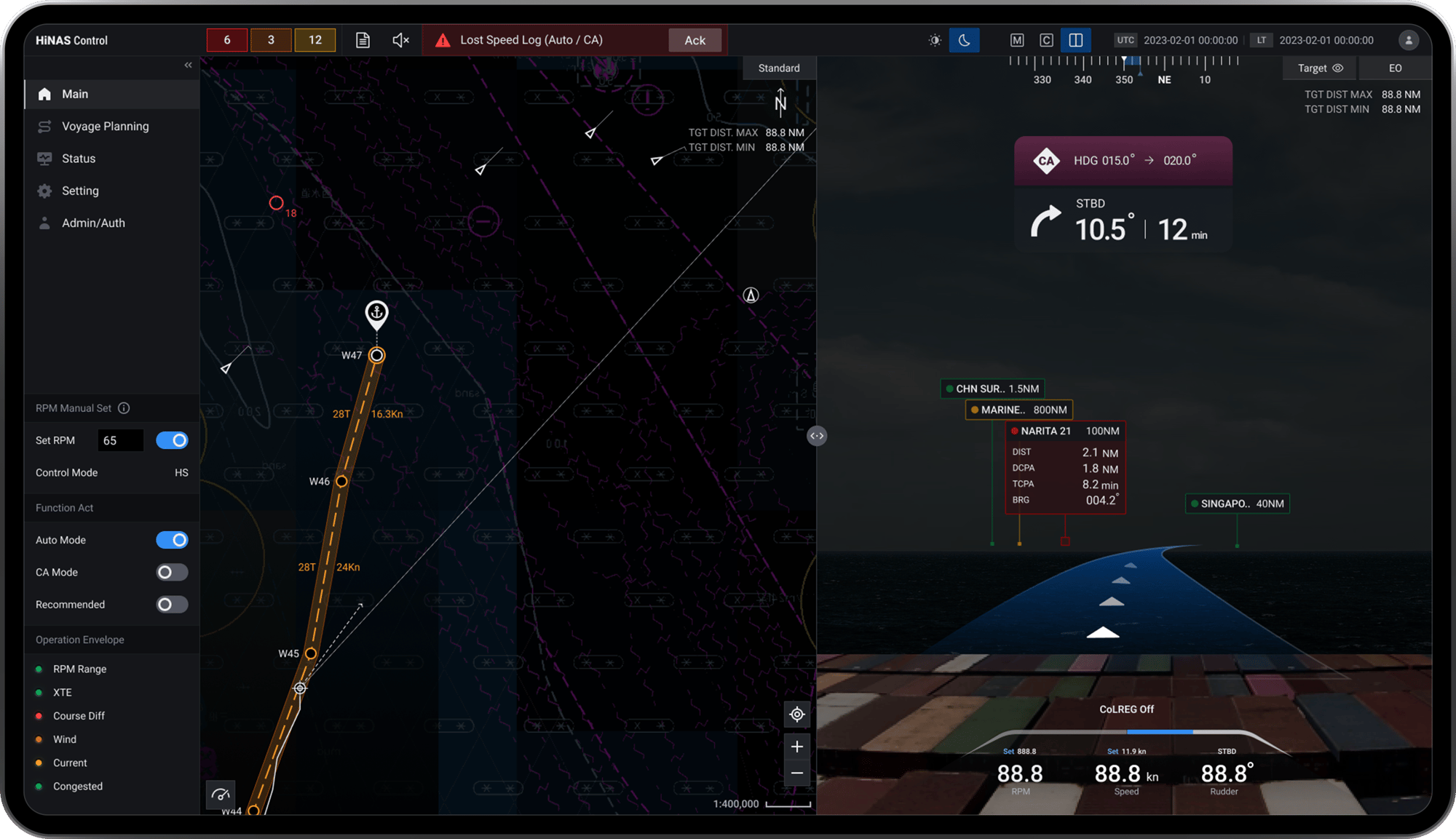Switch to light mode with the sun icon
The height and width of the screenshot is (839, 1456).
click(x=934, y=40)
